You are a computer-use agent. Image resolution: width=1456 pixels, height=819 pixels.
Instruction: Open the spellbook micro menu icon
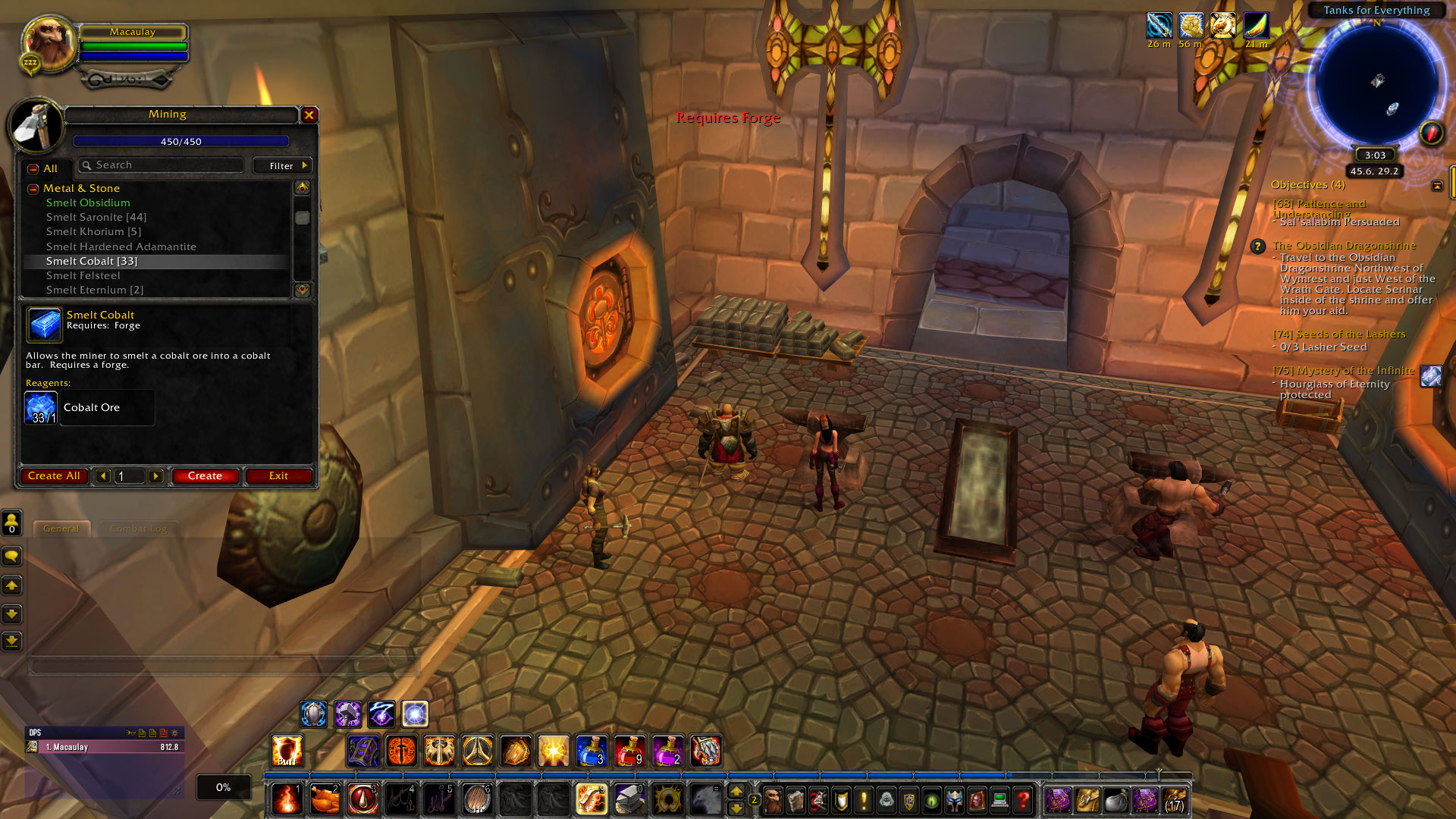coord(795,800)
